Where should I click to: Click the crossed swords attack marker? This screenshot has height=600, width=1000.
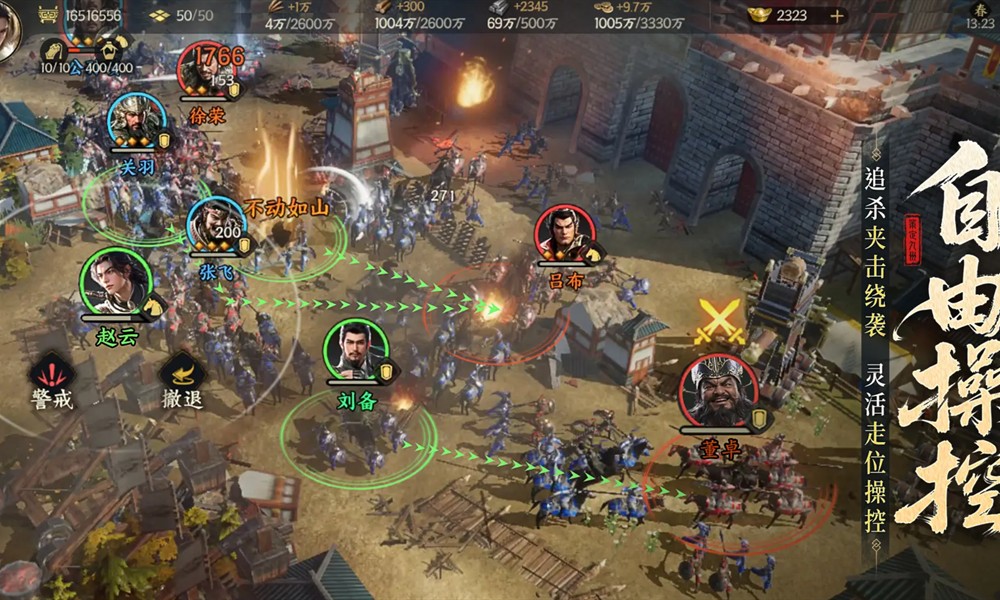pos(720,322)
